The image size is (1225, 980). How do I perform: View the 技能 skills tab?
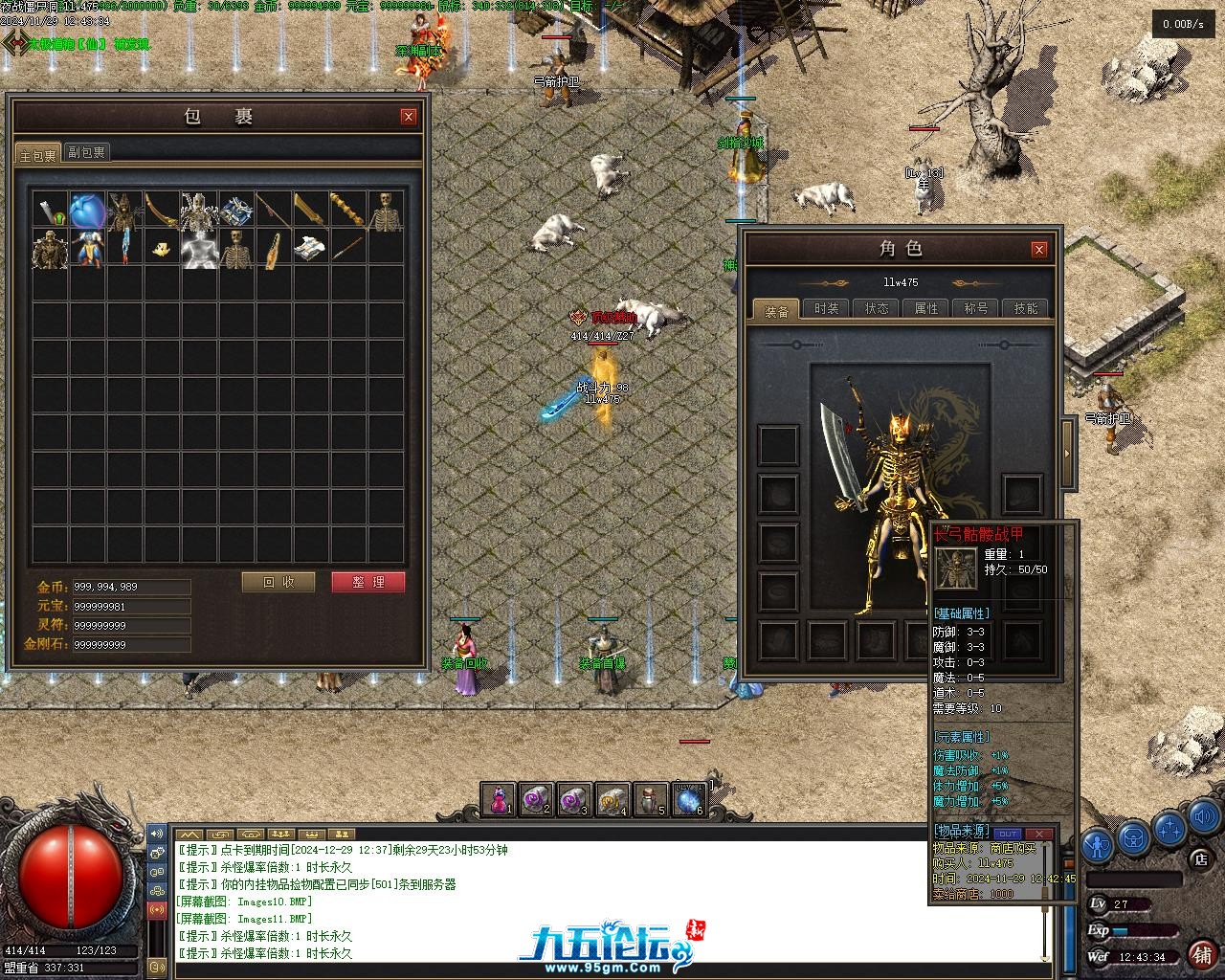coord(1026,308)
